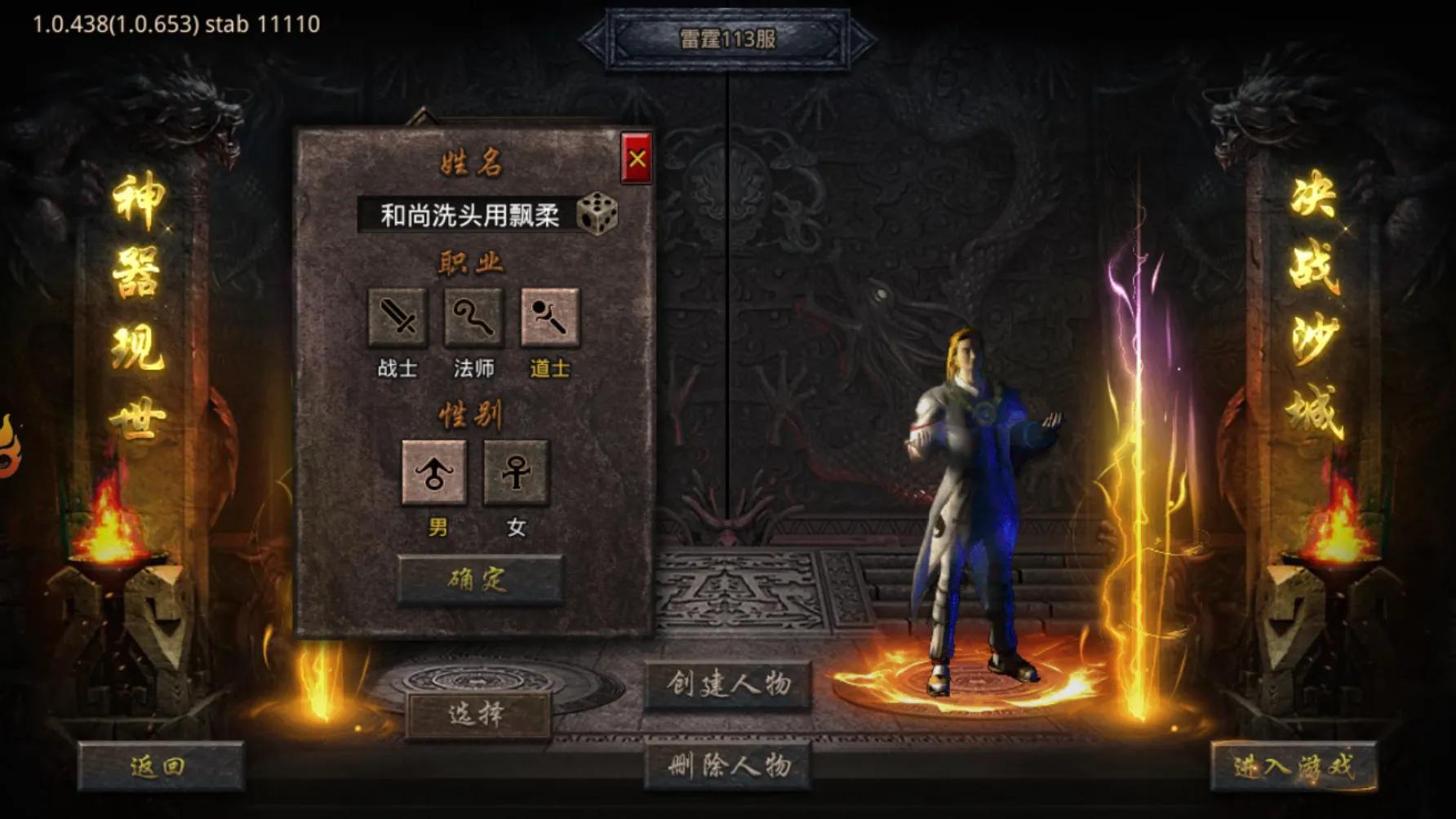Viewport: 1456px width, 819px height.
Task: Expand the 雷霆113服 server banner
Action: (729, 38)
